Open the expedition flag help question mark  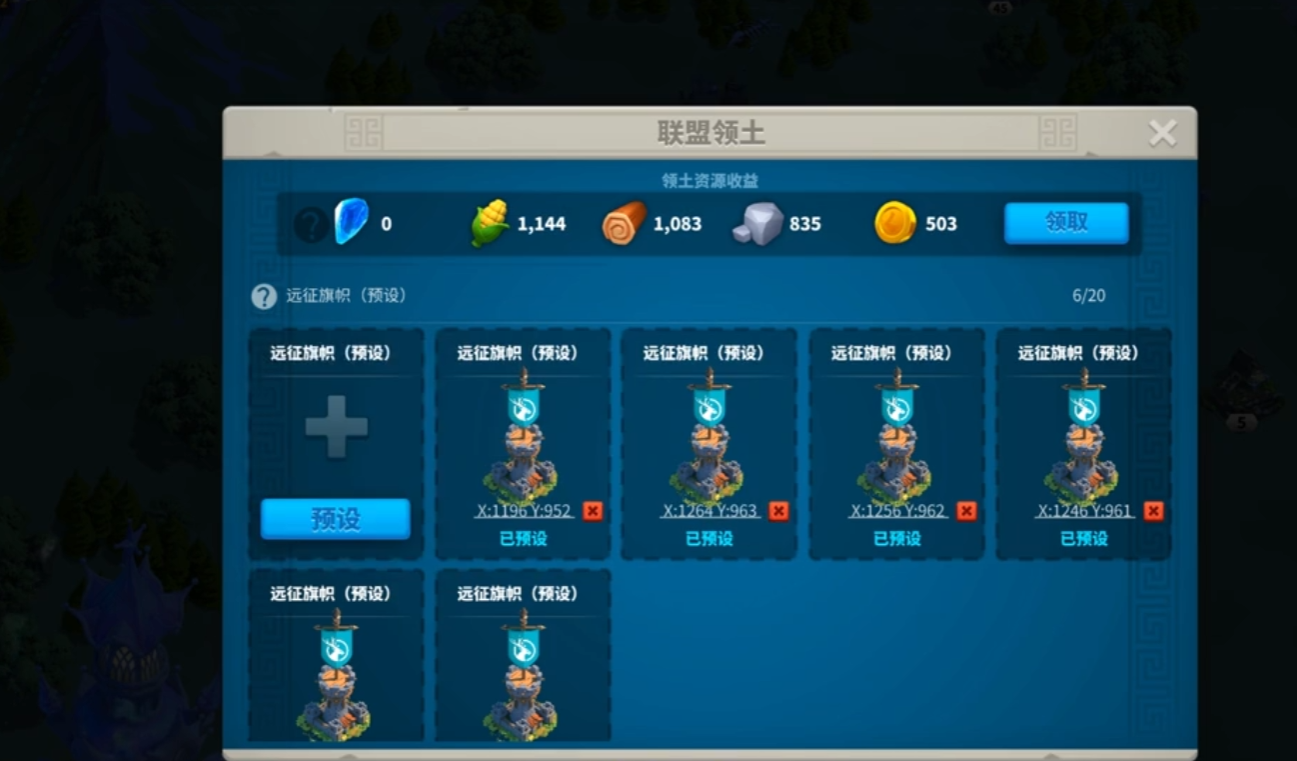[x=264, y=295]
